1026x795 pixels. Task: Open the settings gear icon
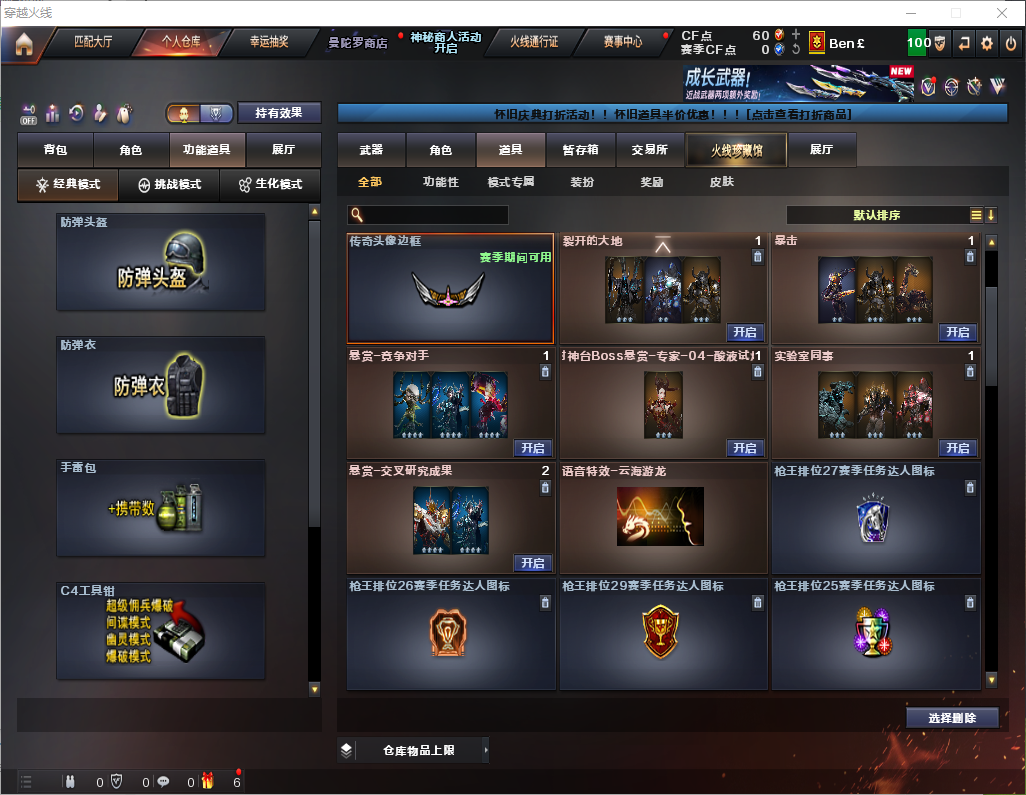[987, 43]
